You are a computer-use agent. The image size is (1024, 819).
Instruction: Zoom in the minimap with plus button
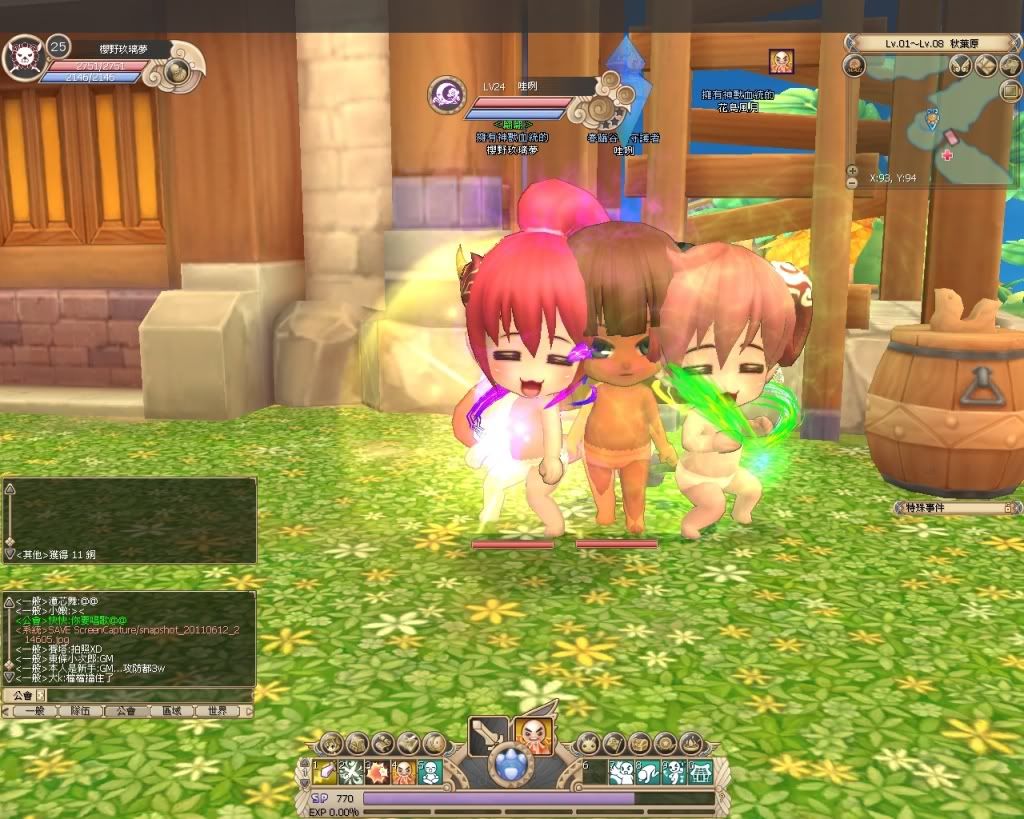[x=851, y=170]
